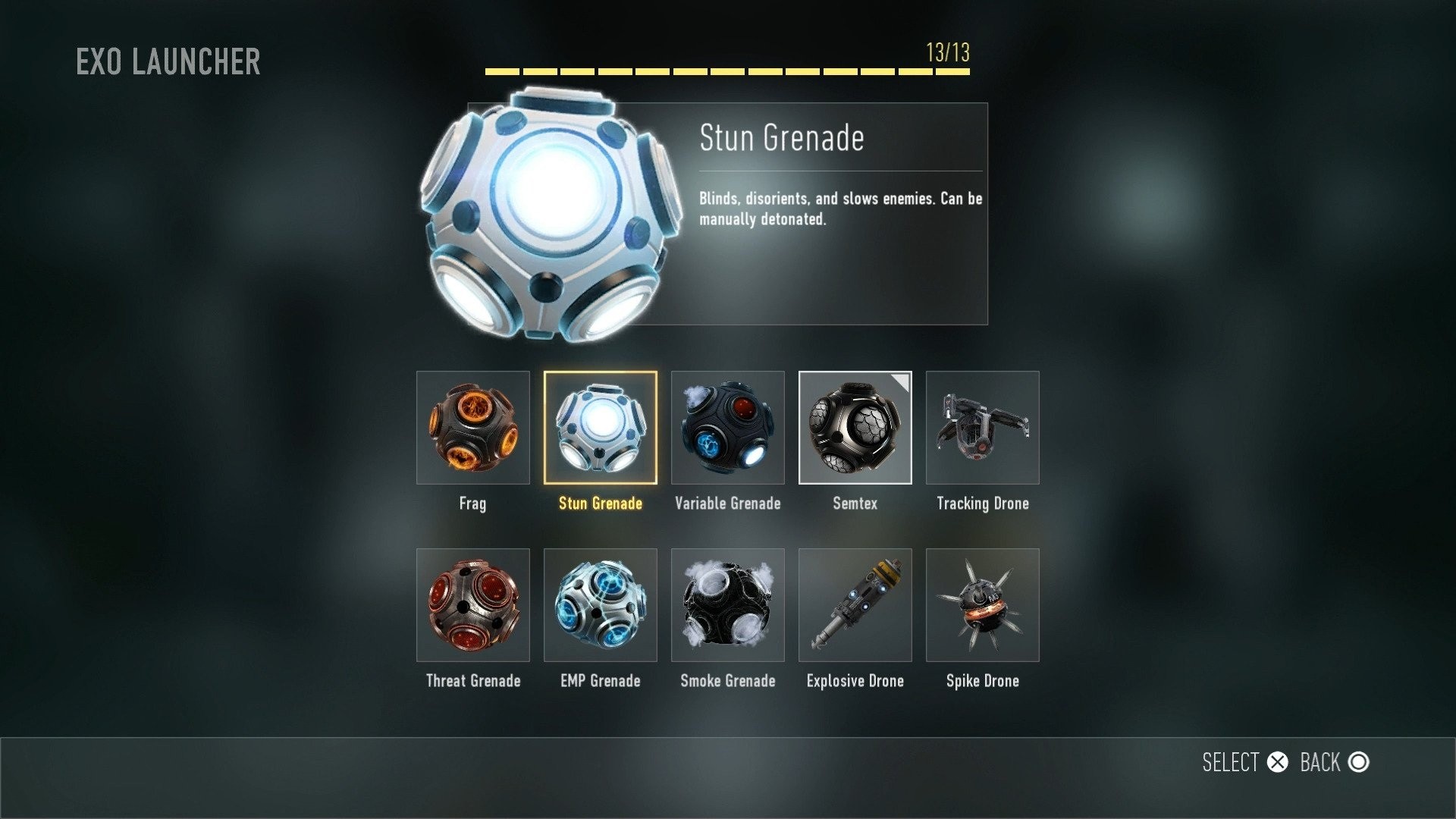This screenshot has height=819, width=1456.
Task: Click the EXO LAUNCHER heading
Action: coord(168,62)
